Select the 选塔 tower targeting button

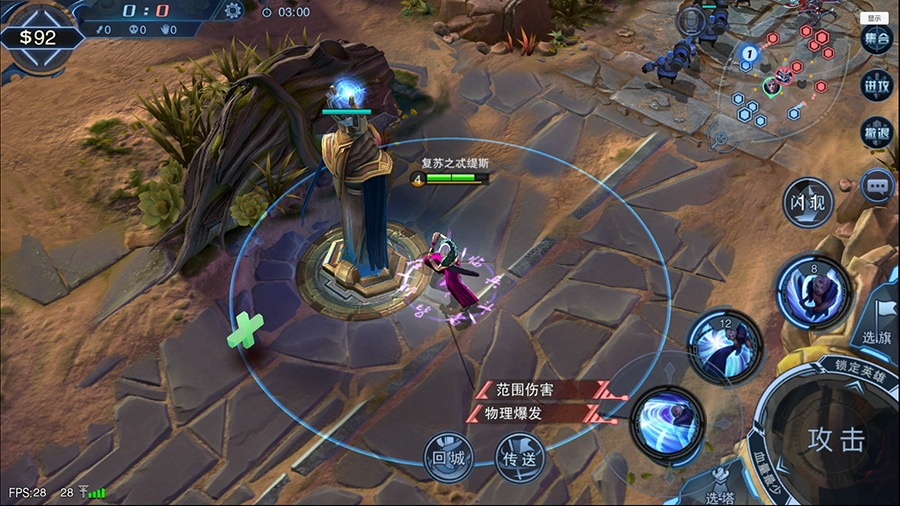coord(717,491)
